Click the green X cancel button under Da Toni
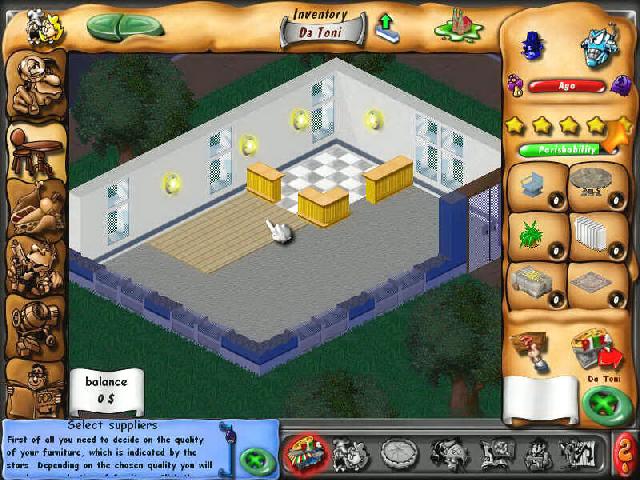640x480 pixels. (x=603, y=405)
